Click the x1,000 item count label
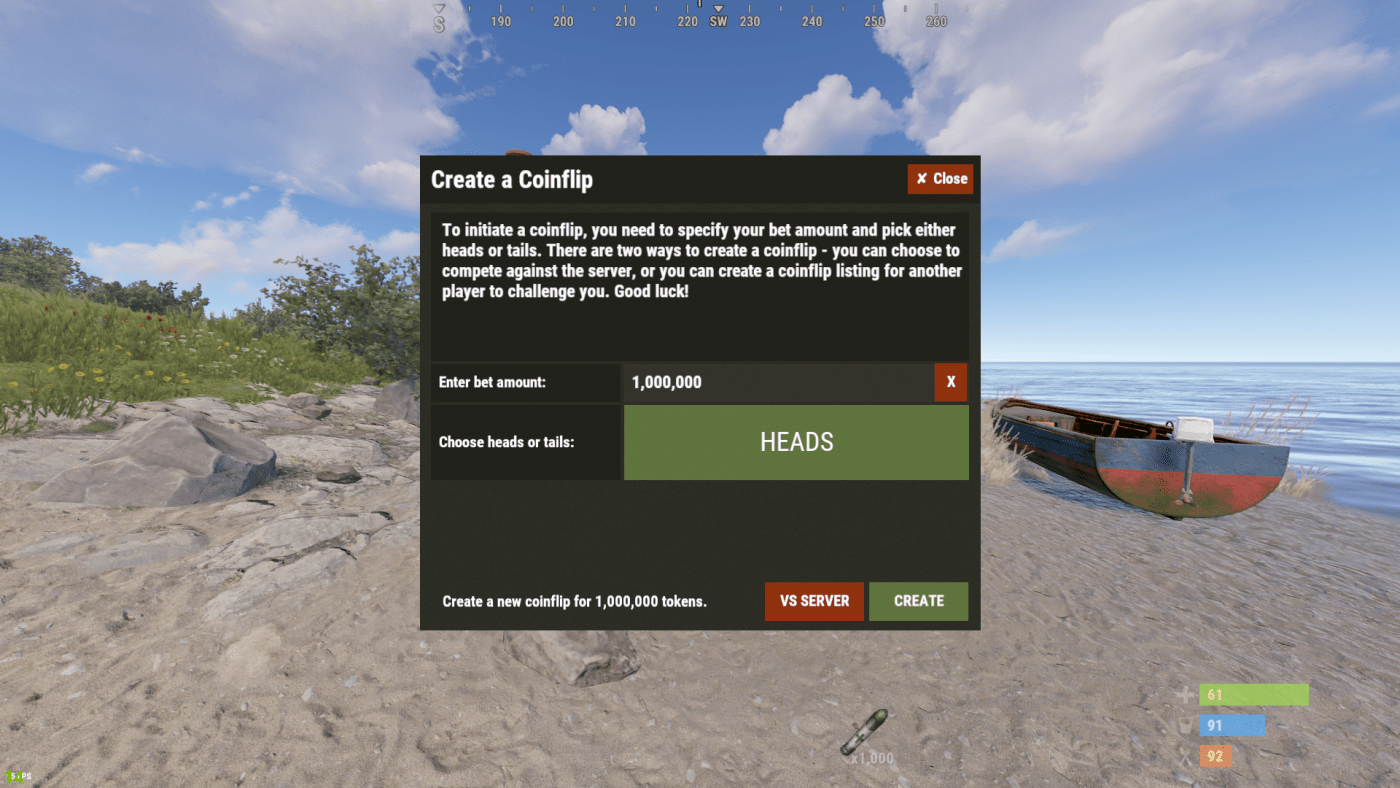The image size is (1400, 788). point(871,758)
